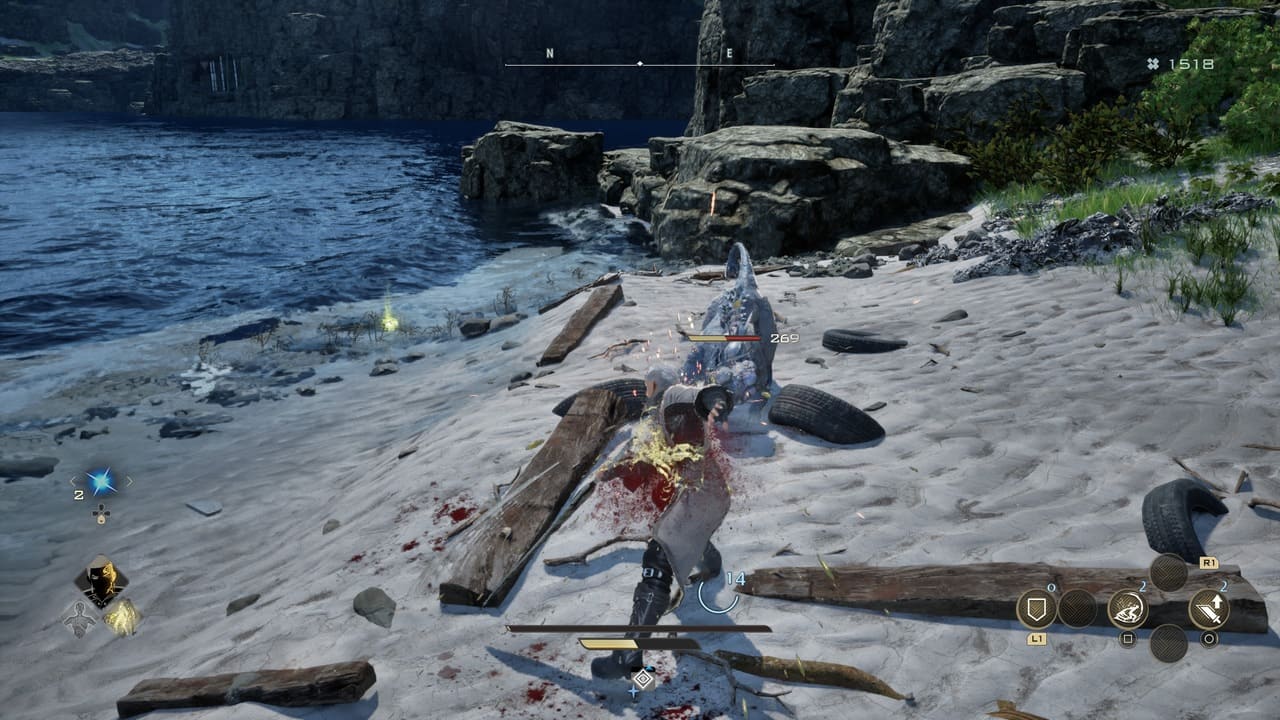Click the compass bar heading marker
The width and height of the screenshot is (1280, 720).
[640, 64]
